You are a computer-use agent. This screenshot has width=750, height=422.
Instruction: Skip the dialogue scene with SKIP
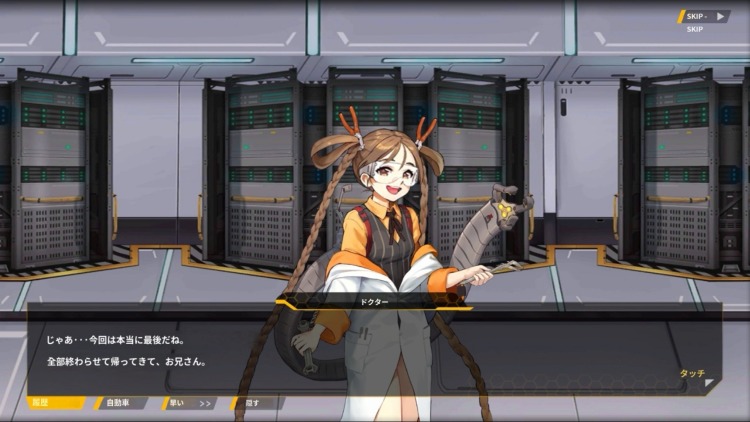click(x=704, y=16)
